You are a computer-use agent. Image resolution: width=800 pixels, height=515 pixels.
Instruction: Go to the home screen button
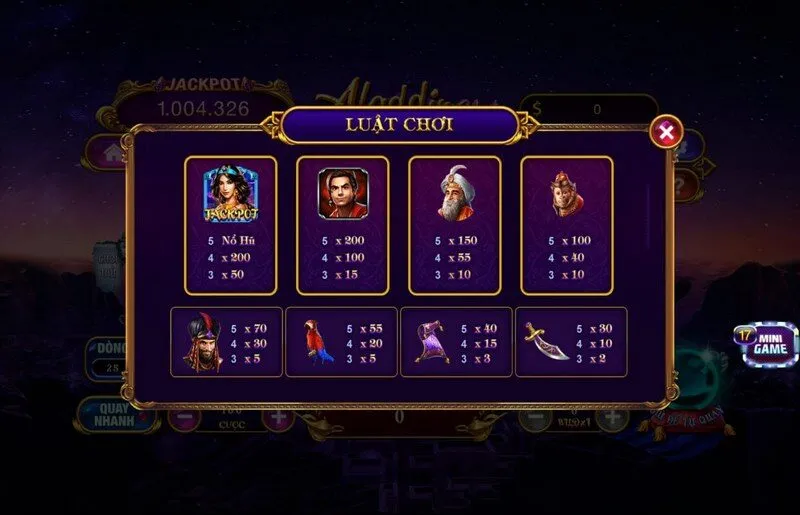[x=102, y=153]
